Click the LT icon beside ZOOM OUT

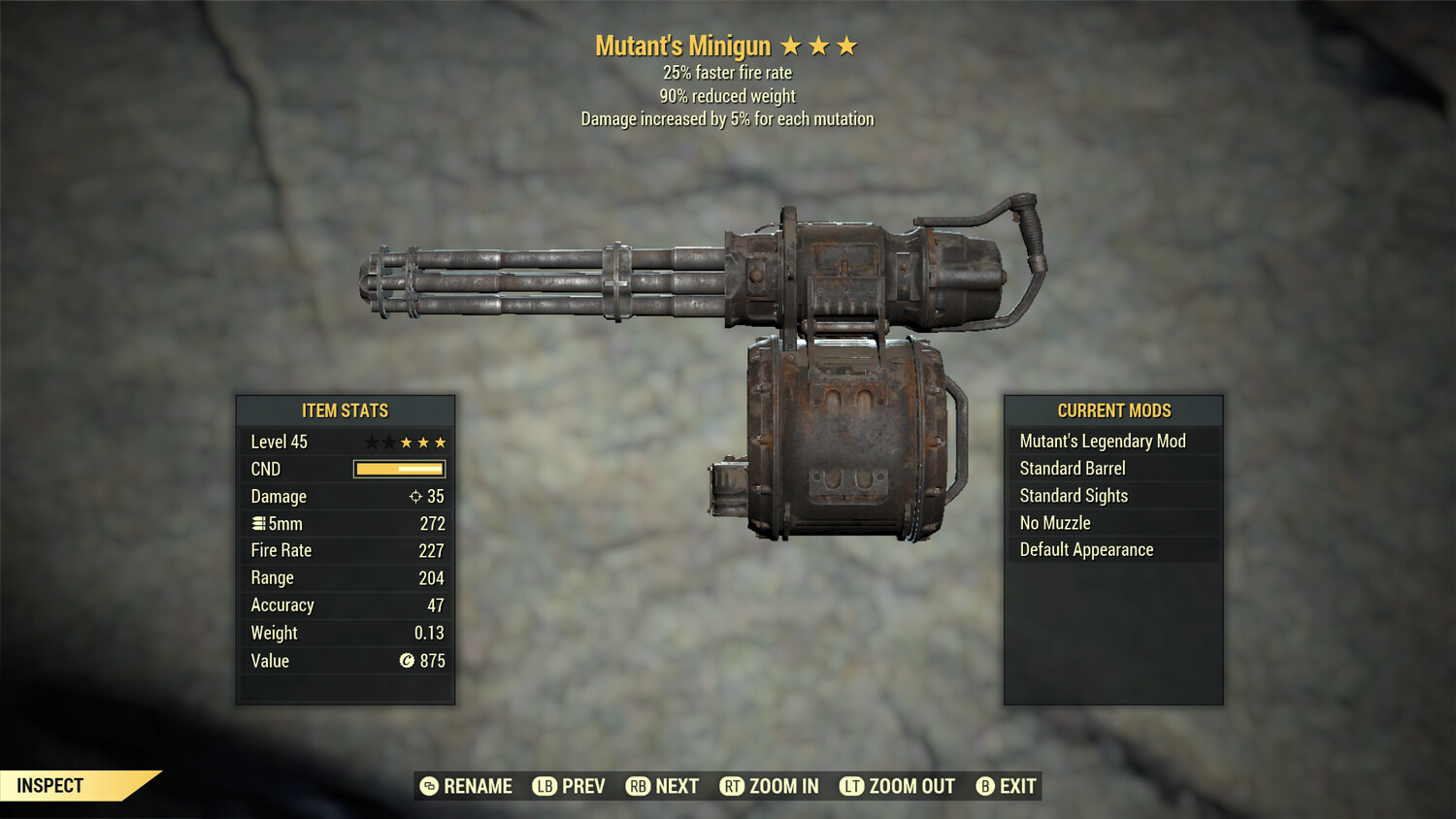[852, 786]
